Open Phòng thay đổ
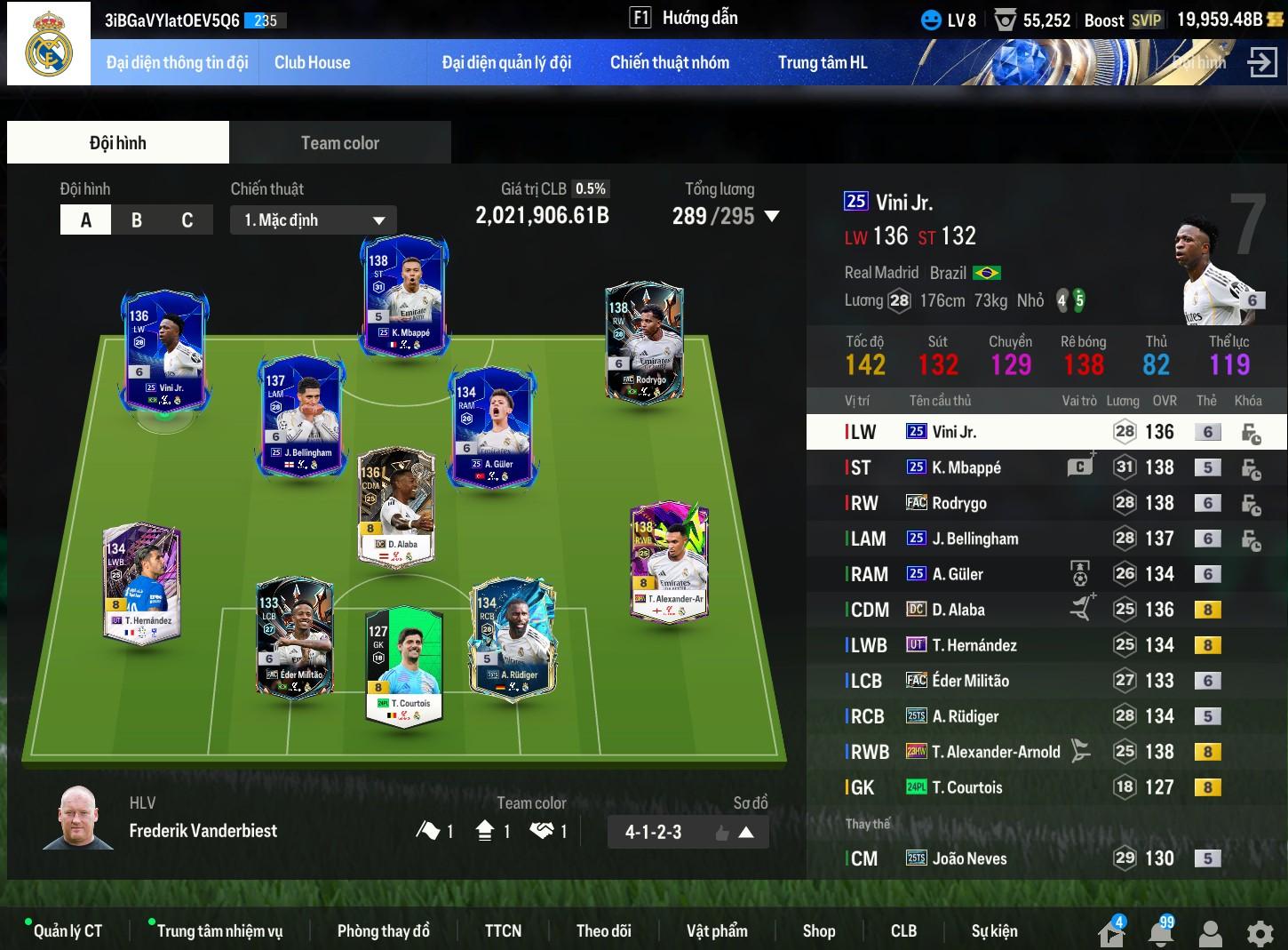 pos(383,930)
